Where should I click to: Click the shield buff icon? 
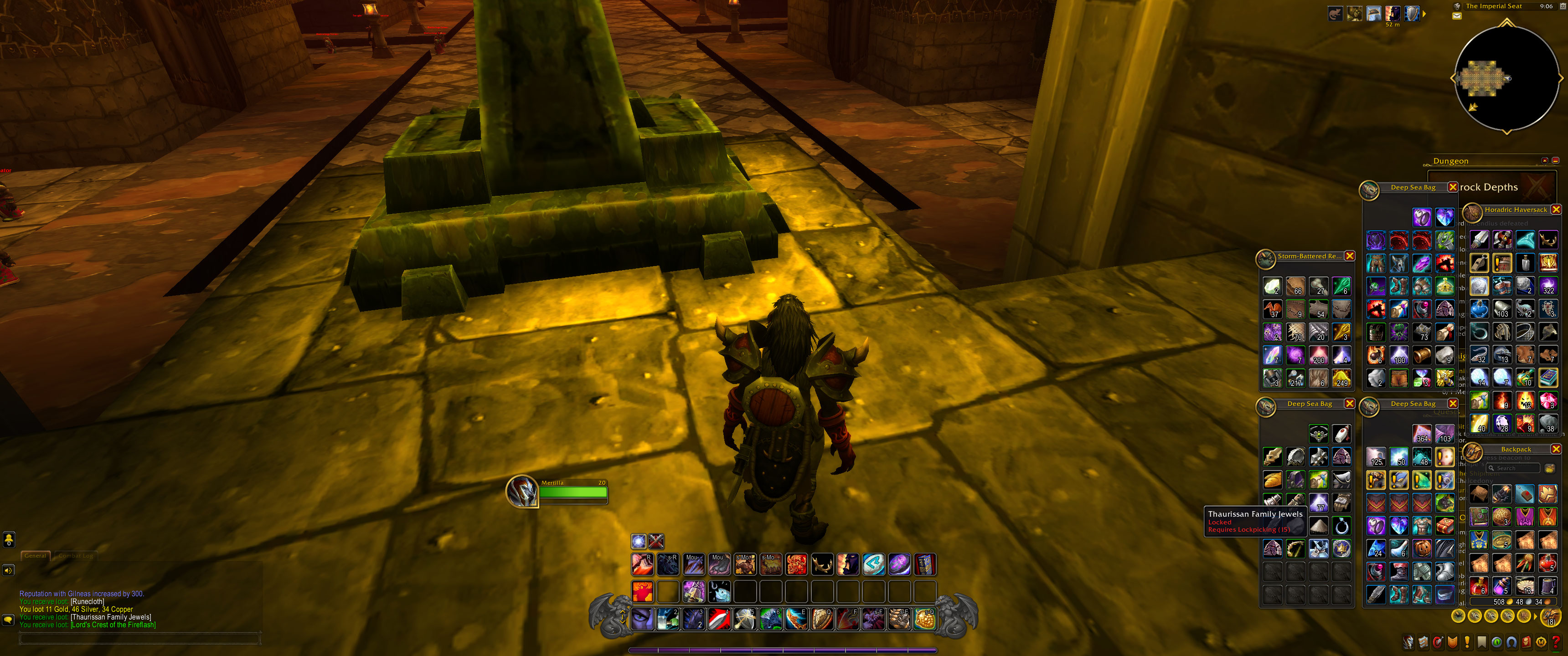pos(1412,13)
